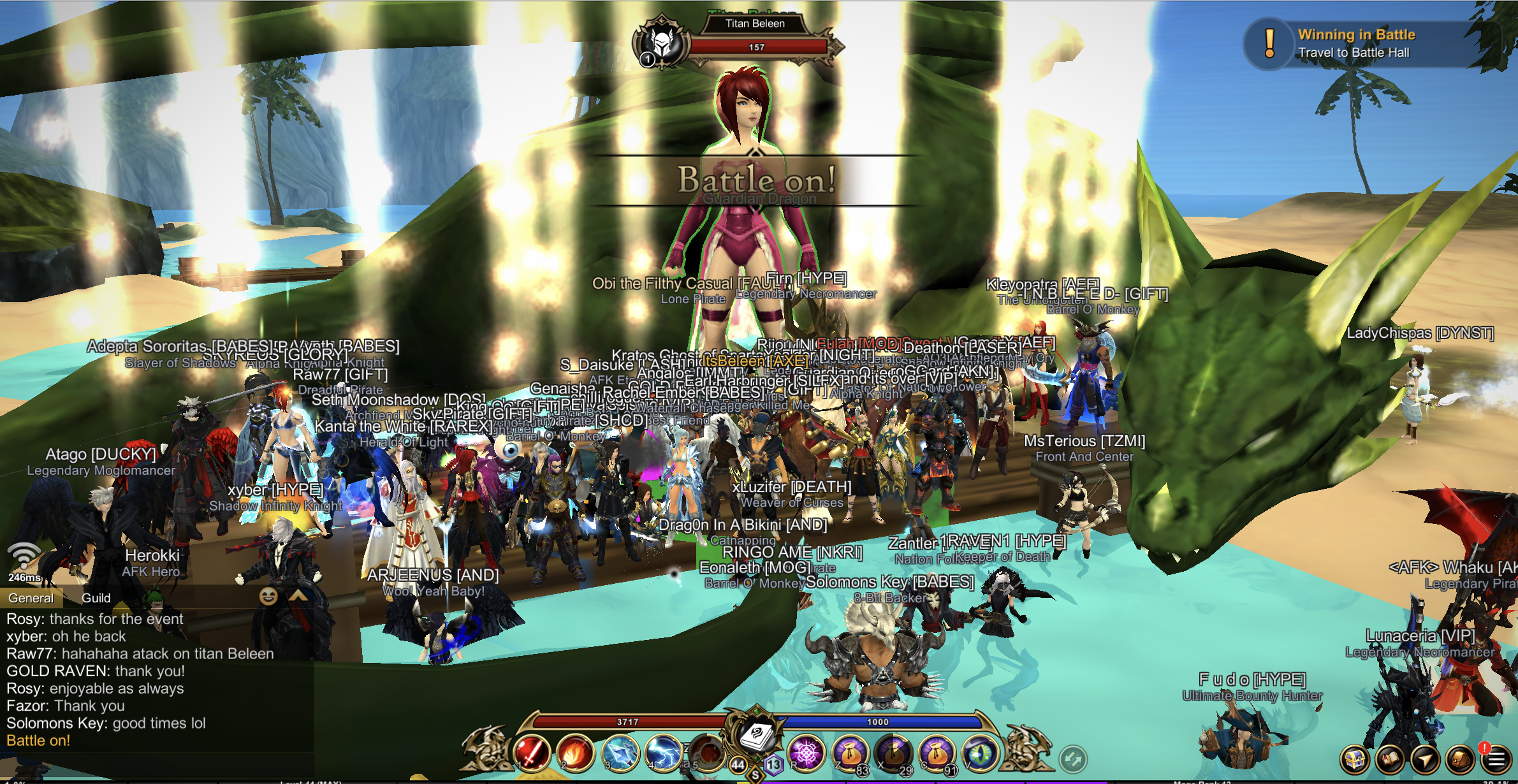Viewport: 1518px width, 784px height.
Task: Switch to the Guild chat tab
Action: 96,598
